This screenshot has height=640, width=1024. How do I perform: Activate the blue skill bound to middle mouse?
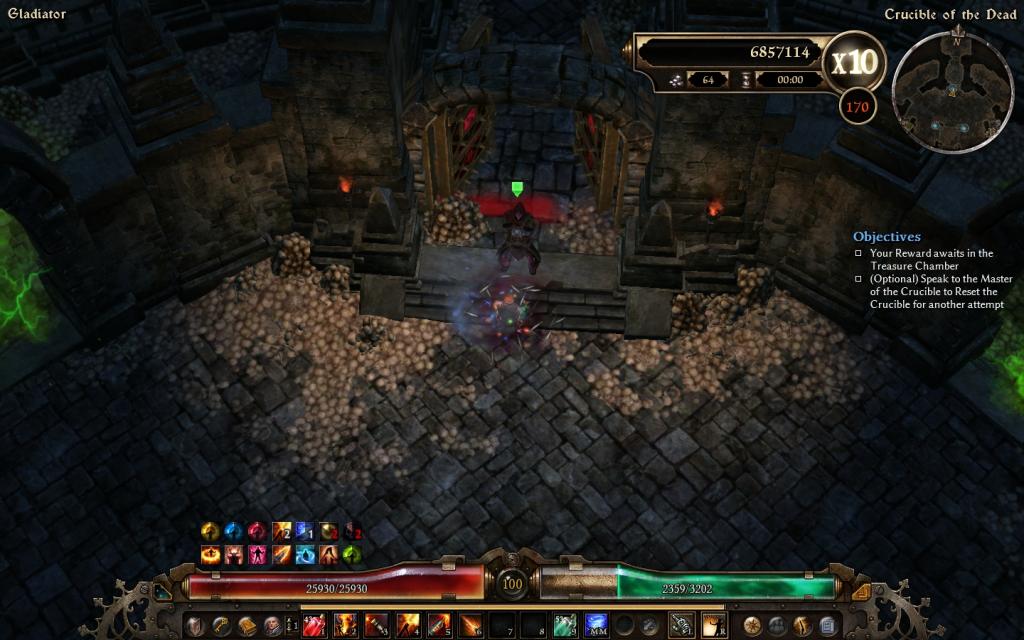tap(597, 626)
